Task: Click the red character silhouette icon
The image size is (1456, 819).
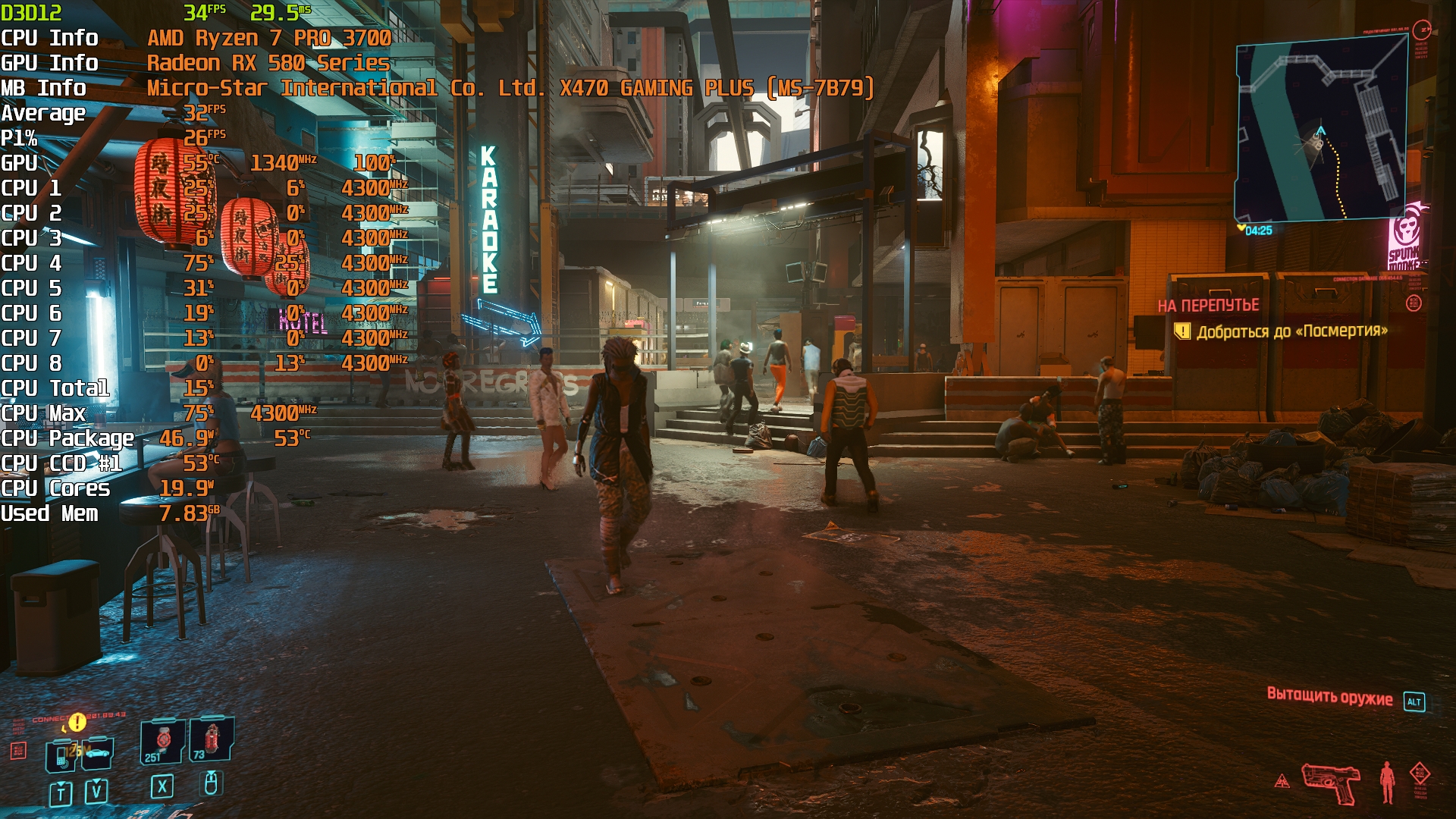Action: 1387,783
